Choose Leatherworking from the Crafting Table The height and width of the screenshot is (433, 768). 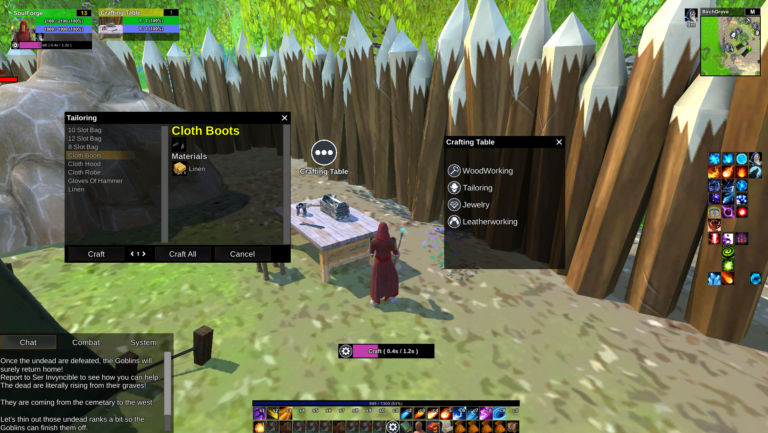point(489,222)
